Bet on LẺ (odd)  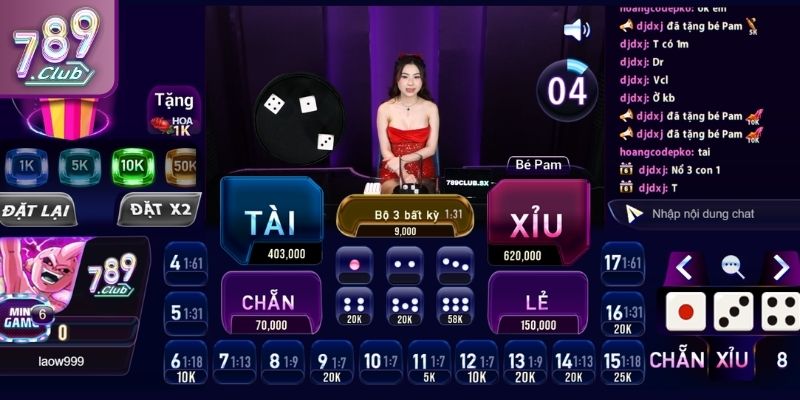click(538, 302)
